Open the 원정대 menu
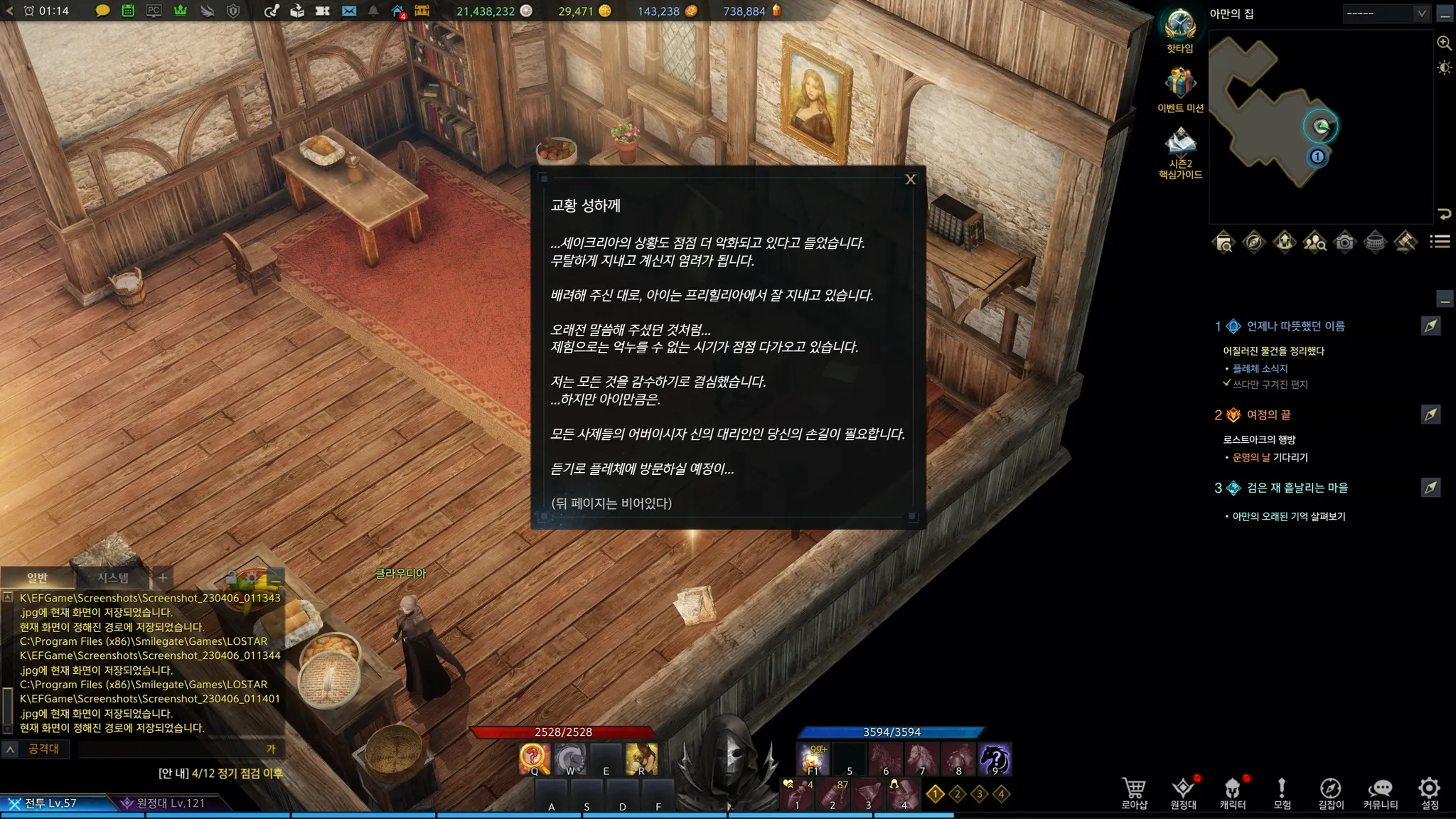 1183,792
